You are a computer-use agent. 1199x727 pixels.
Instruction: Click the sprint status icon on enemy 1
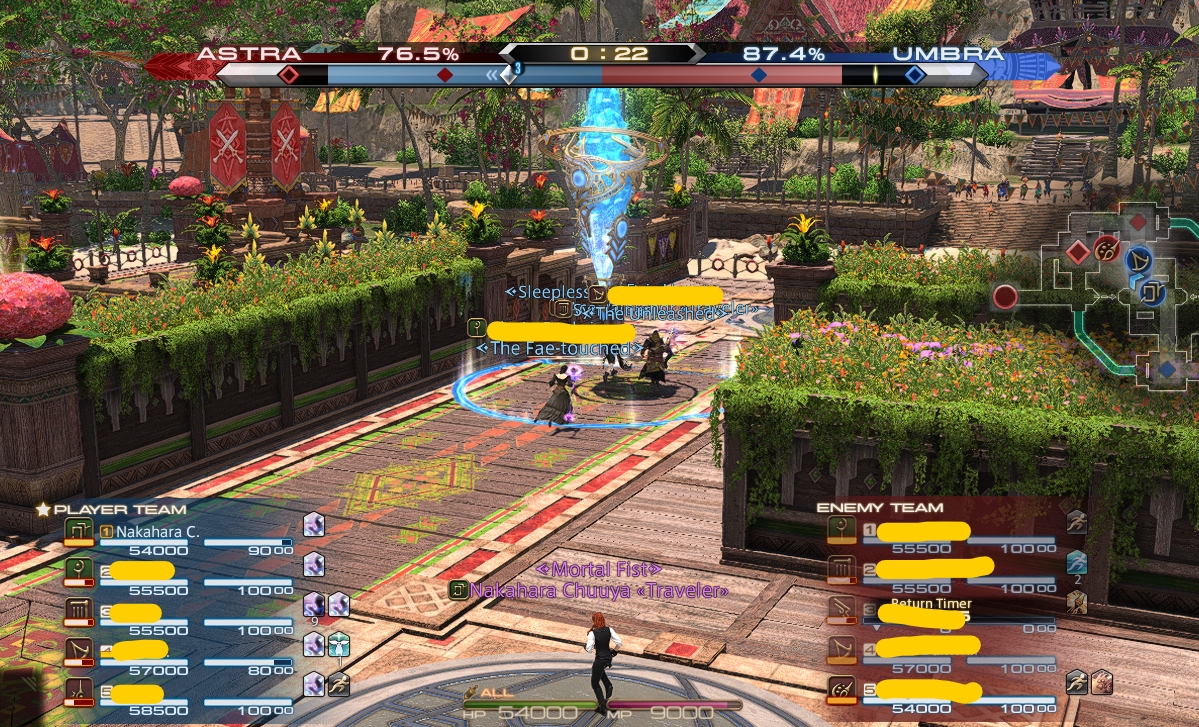(x=1076, y=522)
